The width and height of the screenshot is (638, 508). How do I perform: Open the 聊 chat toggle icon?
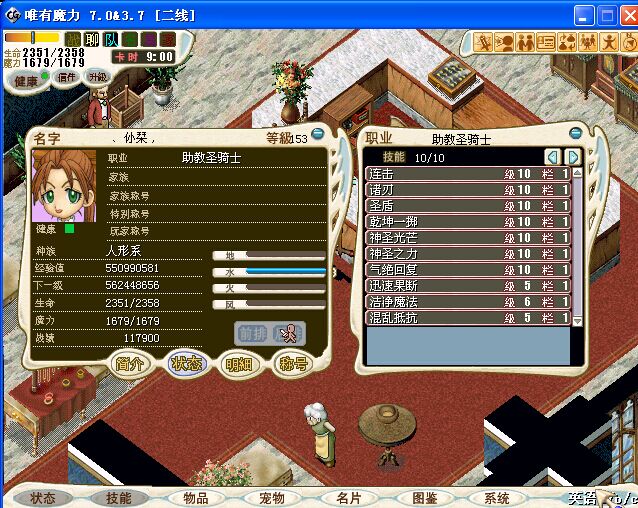pyautogui.click(x=93, y=39)
